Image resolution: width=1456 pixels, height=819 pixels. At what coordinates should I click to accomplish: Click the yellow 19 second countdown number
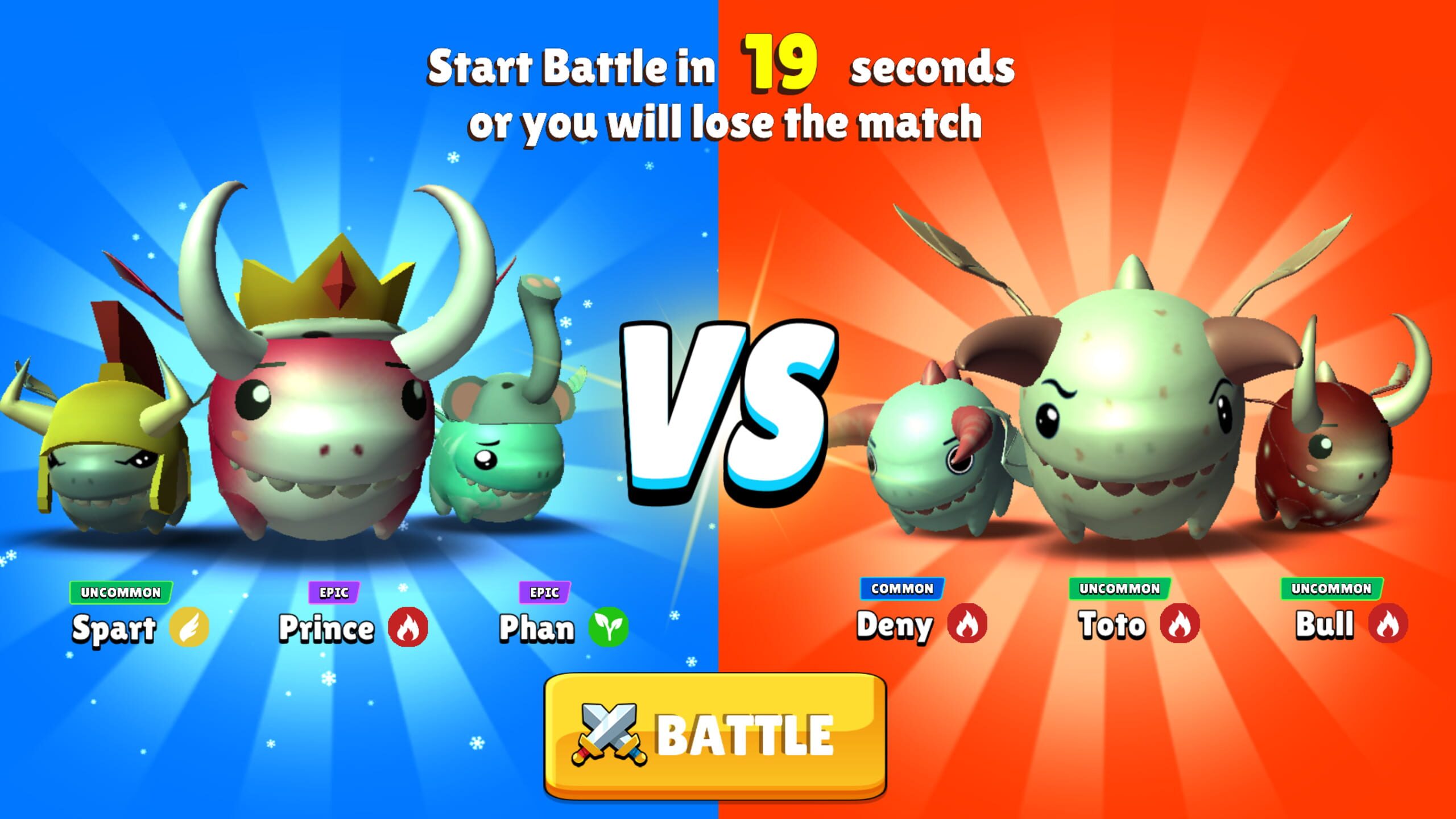point(779,65)
